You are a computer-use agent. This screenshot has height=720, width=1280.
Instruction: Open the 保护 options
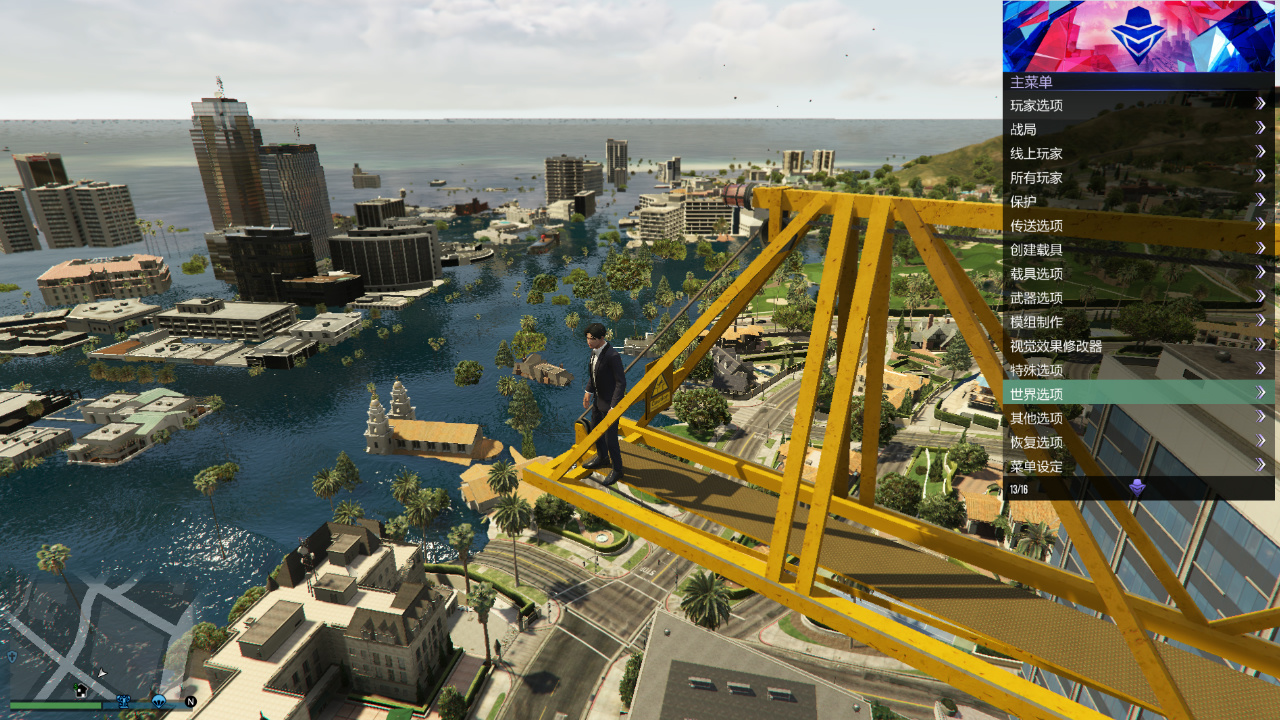tap(1138, 201)
